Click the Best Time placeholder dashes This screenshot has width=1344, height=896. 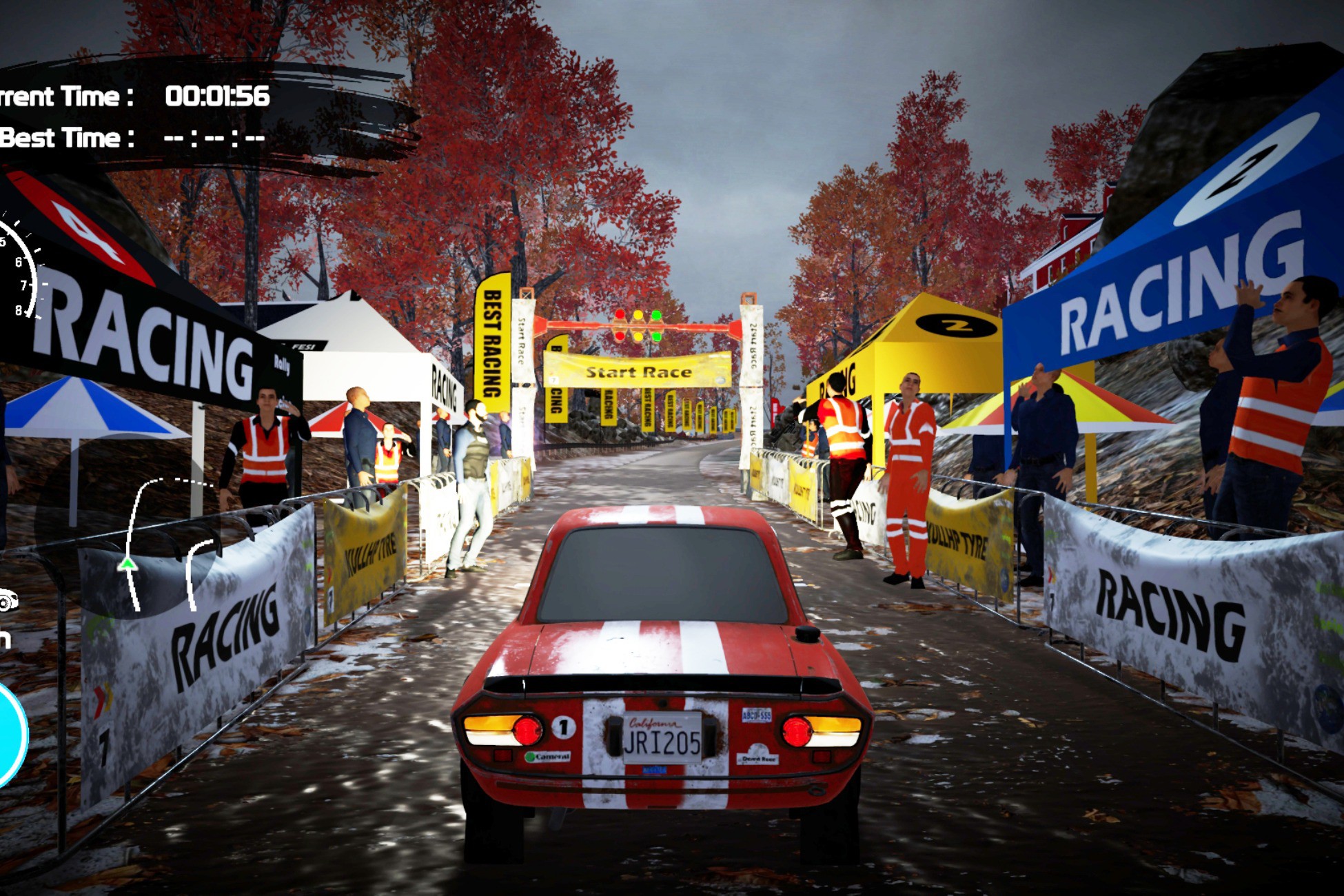(x=214, y=139)
